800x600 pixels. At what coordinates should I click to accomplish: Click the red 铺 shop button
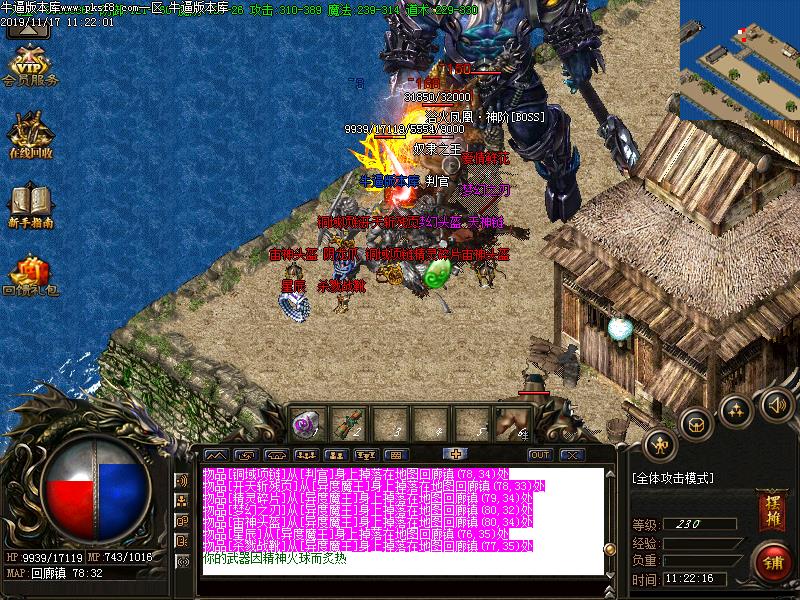click(x=772, y=560)
